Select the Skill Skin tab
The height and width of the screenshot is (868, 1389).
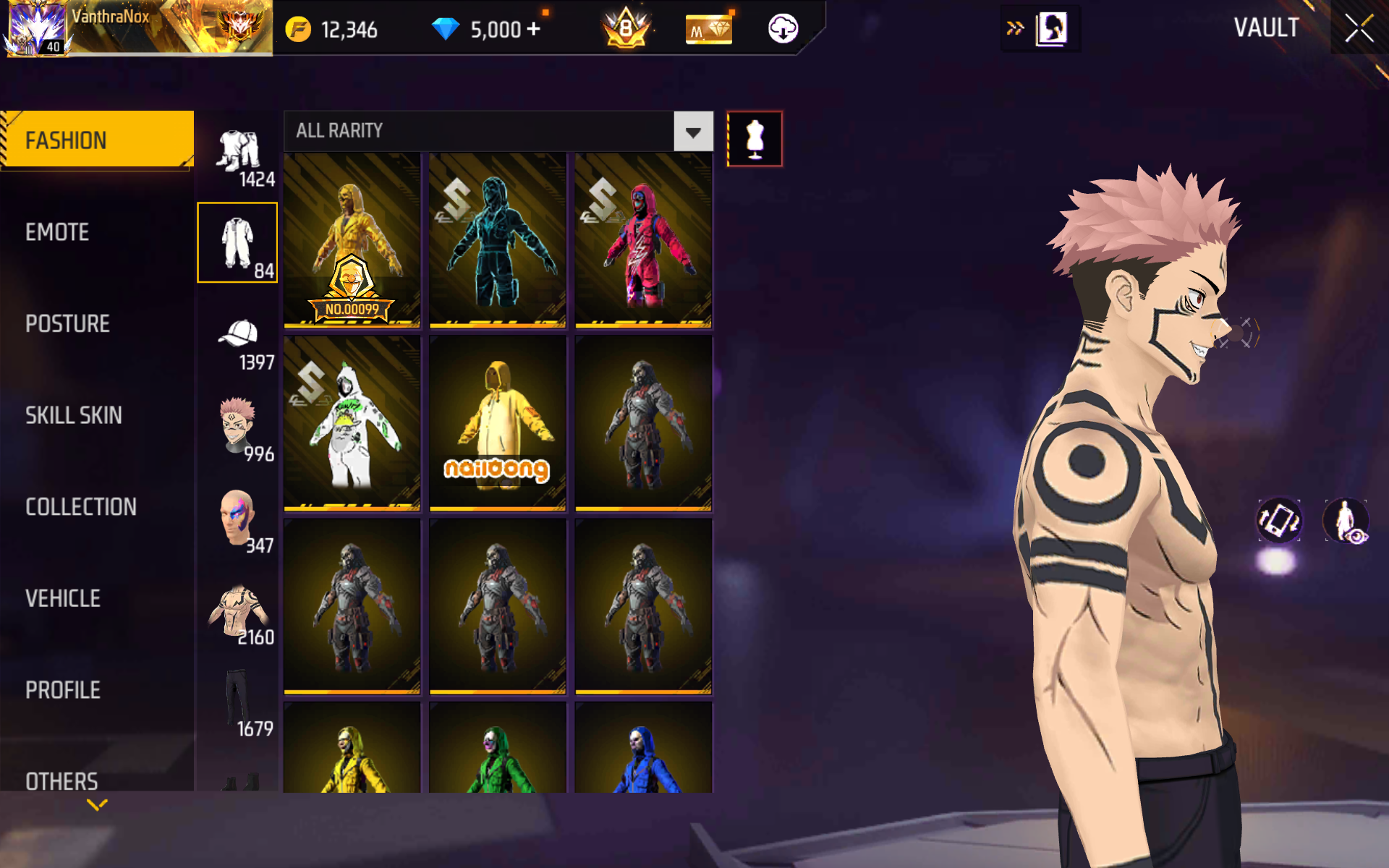coord(73,415)
